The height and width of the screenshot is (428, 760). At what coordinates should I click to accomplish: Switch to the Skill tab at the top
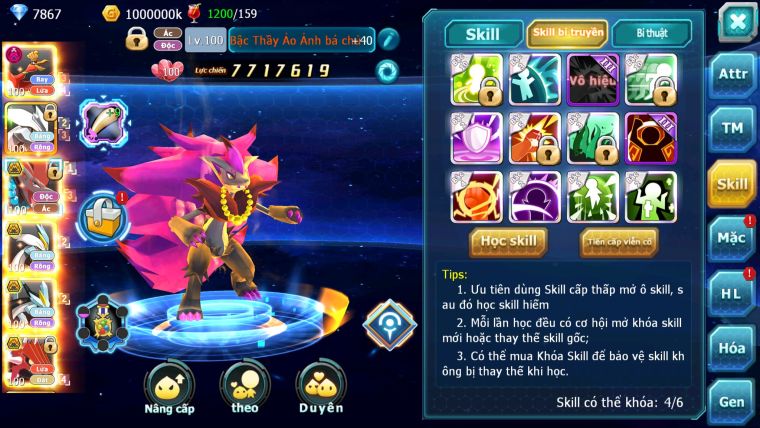tap(482, 33)
